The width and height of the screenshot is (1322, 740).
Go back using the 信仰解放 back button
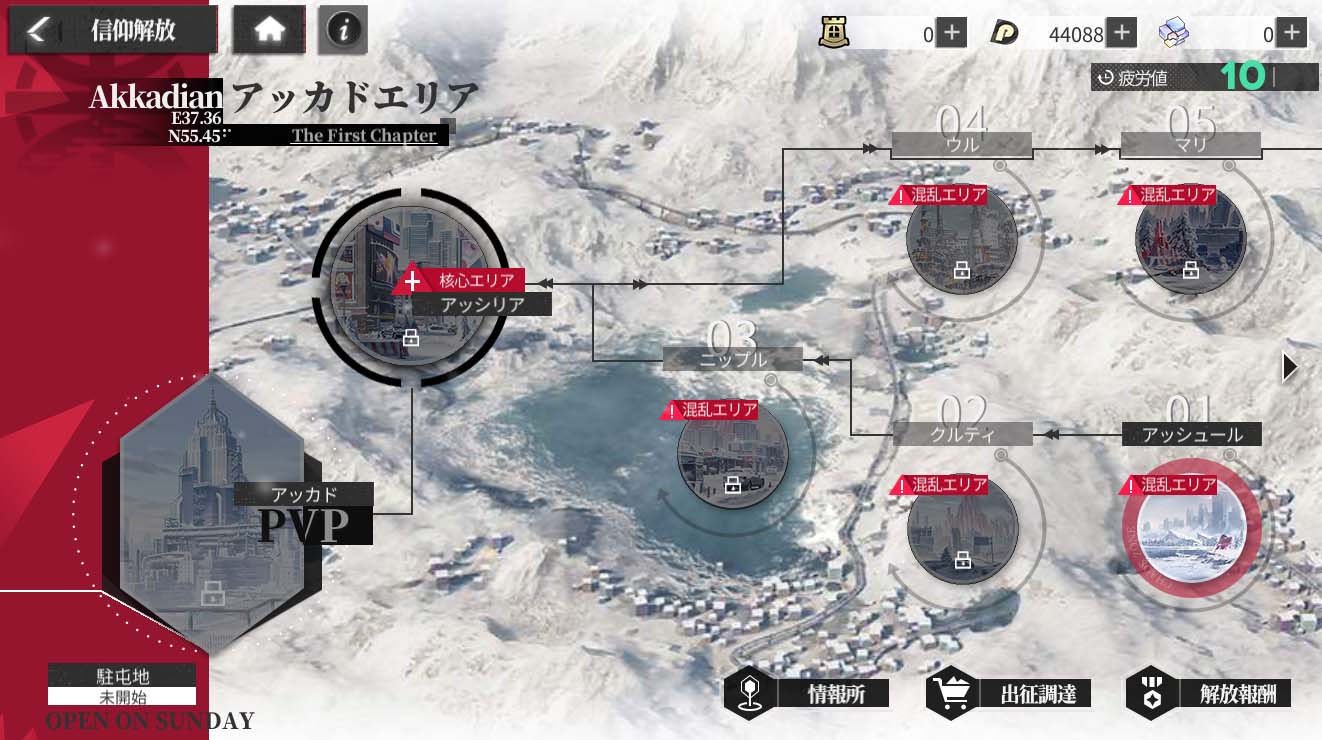113,31
